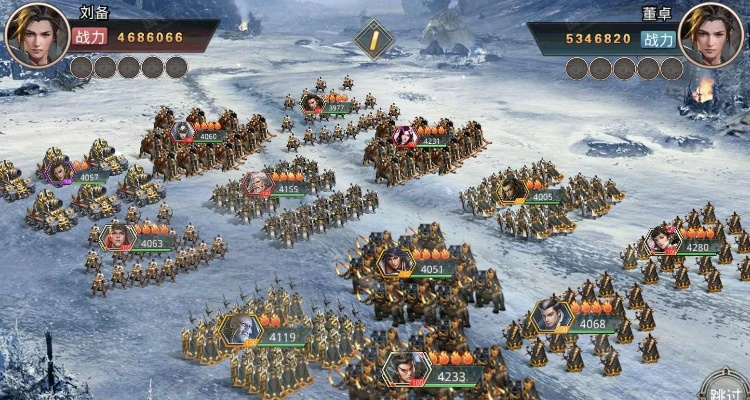The width and height of the screenshot is (750, 400).
Task: Open 刘备's player portrait
Action: click(x=37, y=35)
